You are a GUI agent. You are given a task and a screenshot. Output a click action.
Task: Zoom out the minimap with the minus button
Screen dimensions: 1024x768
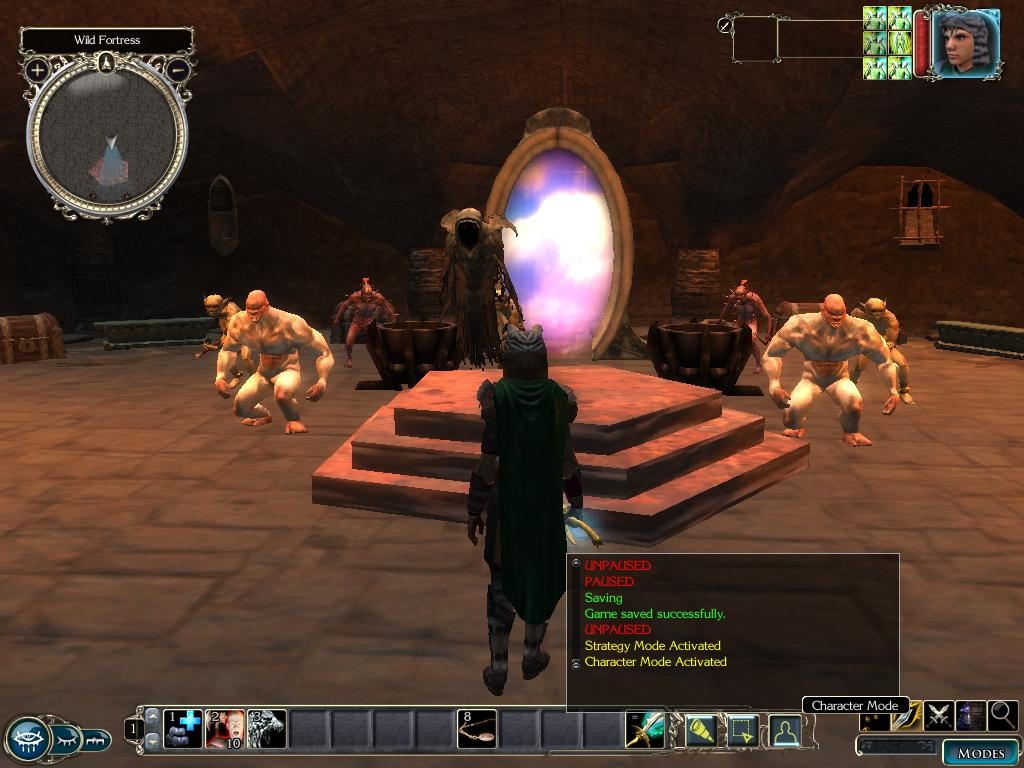[x=178, y=70]
